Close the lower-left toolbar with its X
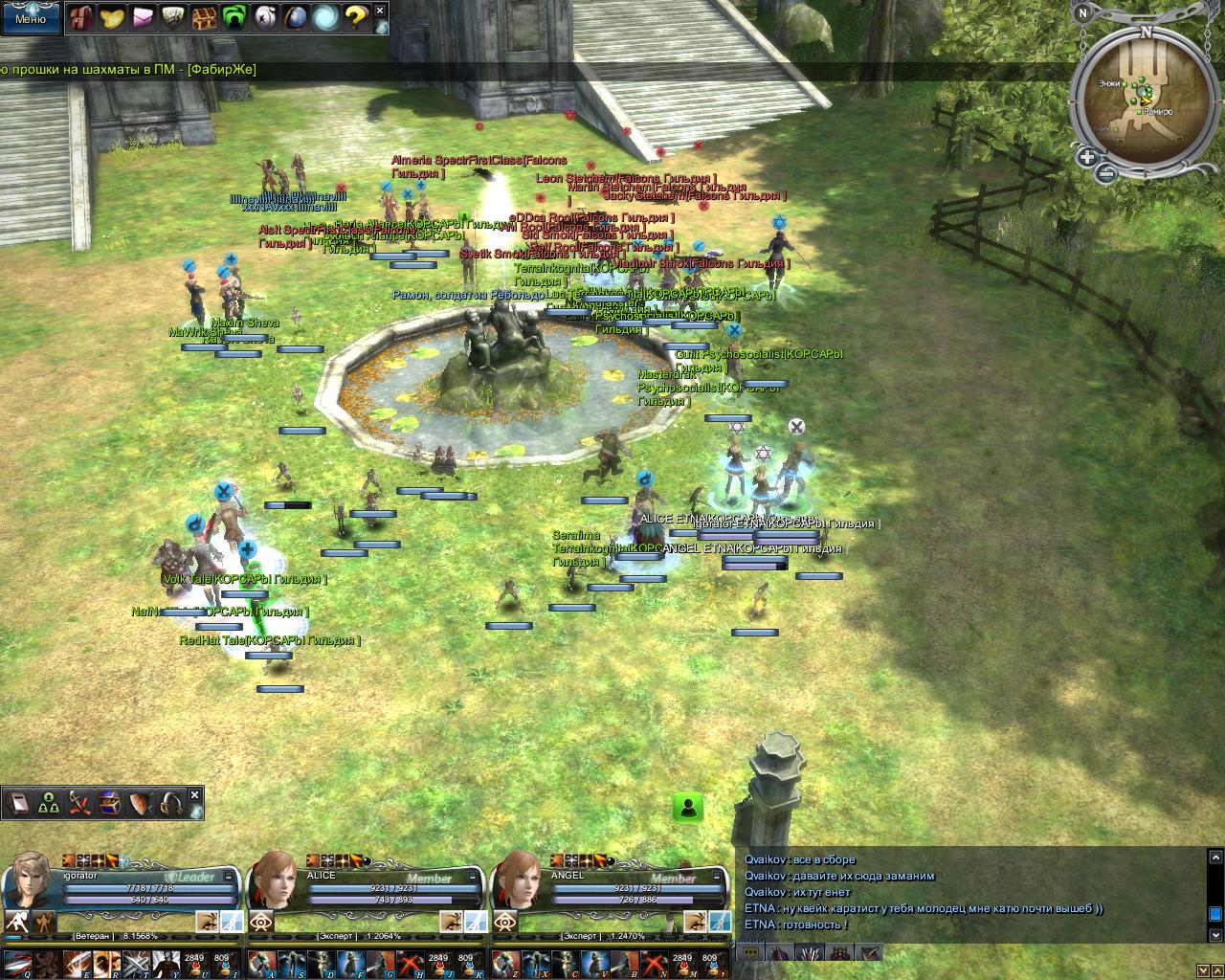Image resolution: width=1225 pixels, height=980 pixels. click(x=195, y=795)
